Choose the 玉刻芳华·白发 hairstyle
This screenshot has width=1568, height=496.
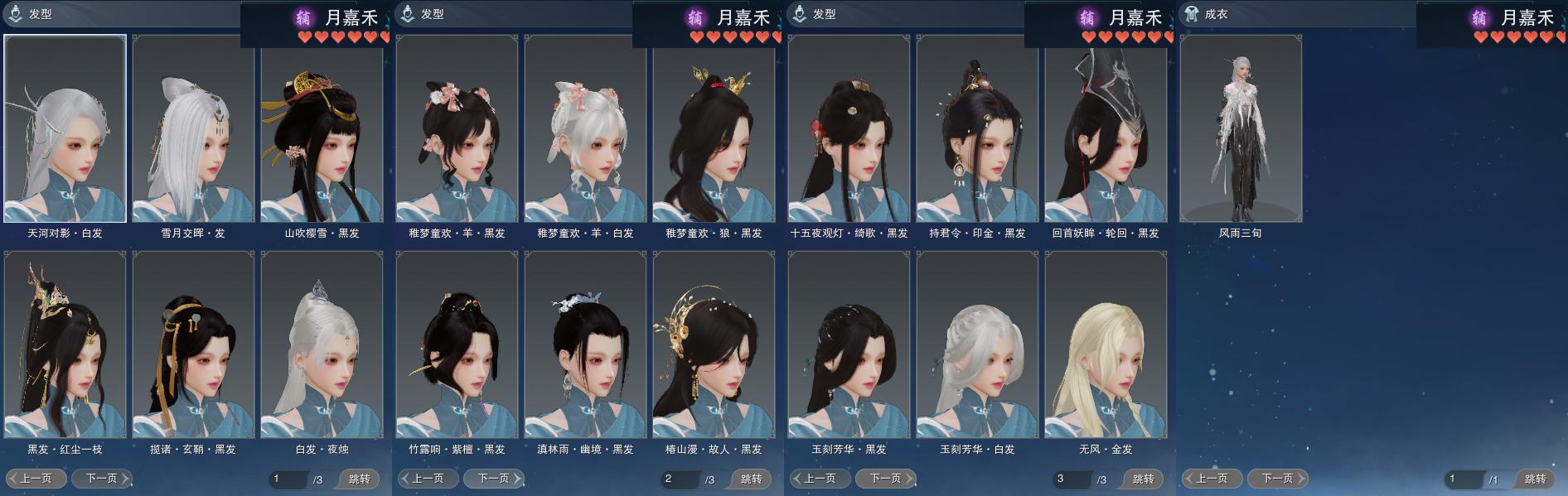pyautogui.click(x=977, y=344)
